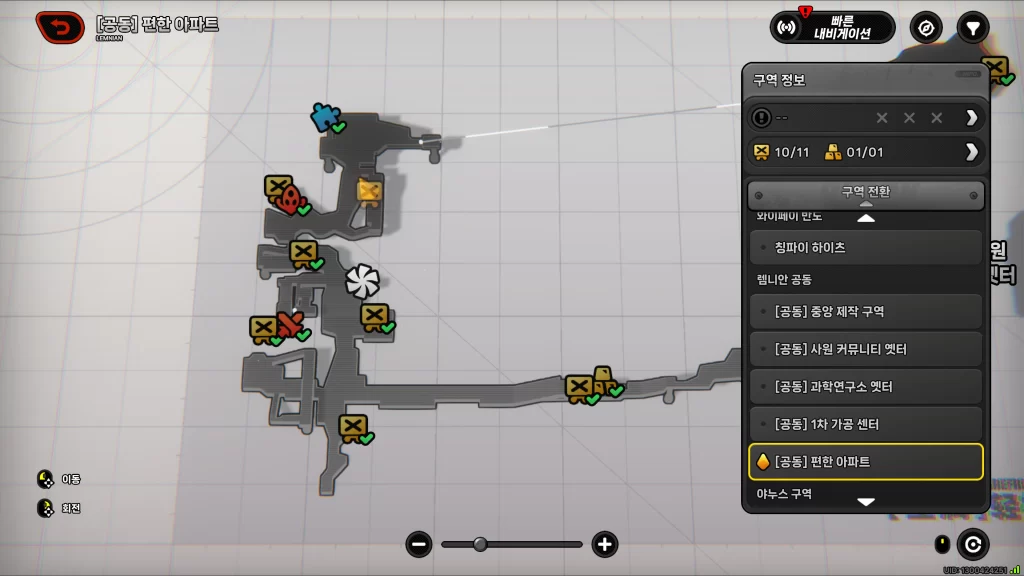1024x576 pixels.
Task: Choose [공동] 1차 가공 센터
Action: [x=866, y=424]
